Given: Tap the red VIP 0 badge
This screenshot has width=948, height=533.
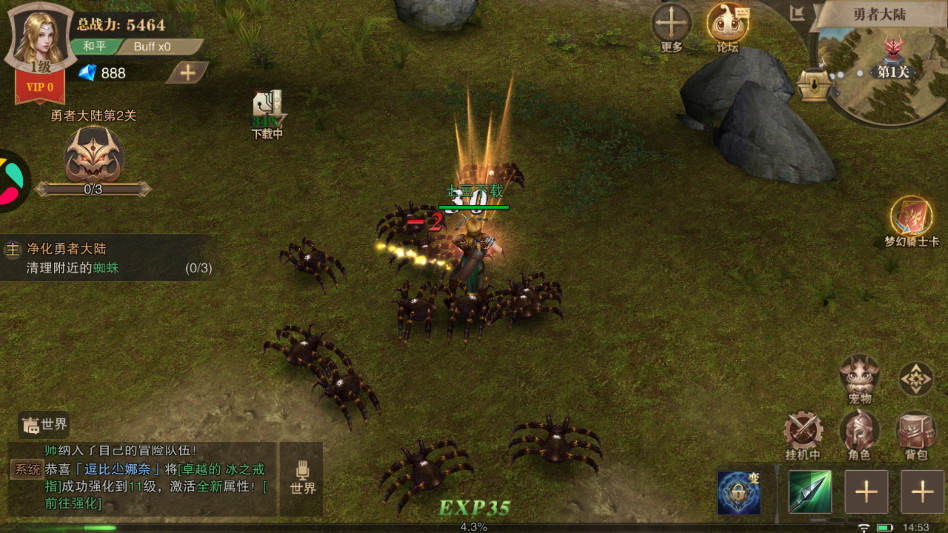Looking at the screenshot, I should click(x=40, y=88).
